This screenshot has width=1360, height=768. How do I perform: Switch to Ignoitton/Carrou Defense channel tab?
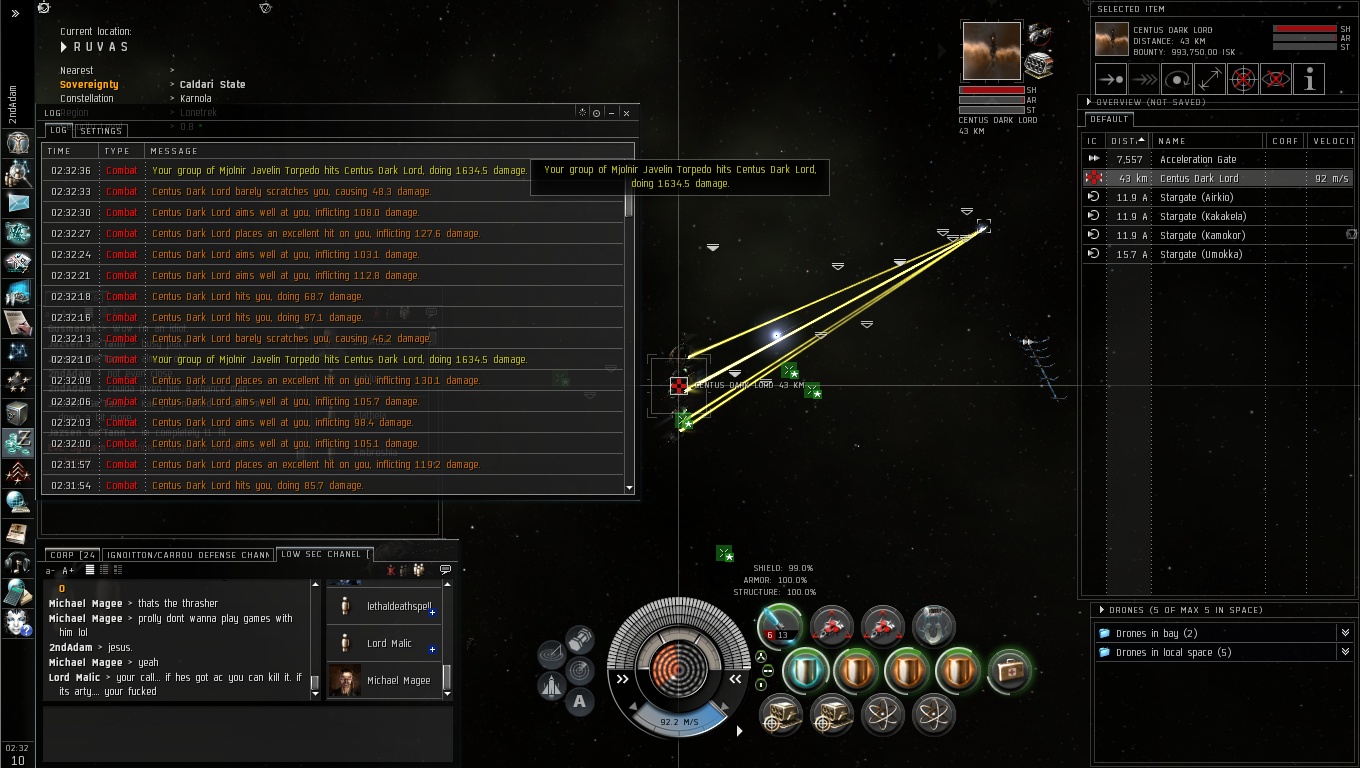pos(187,555)
